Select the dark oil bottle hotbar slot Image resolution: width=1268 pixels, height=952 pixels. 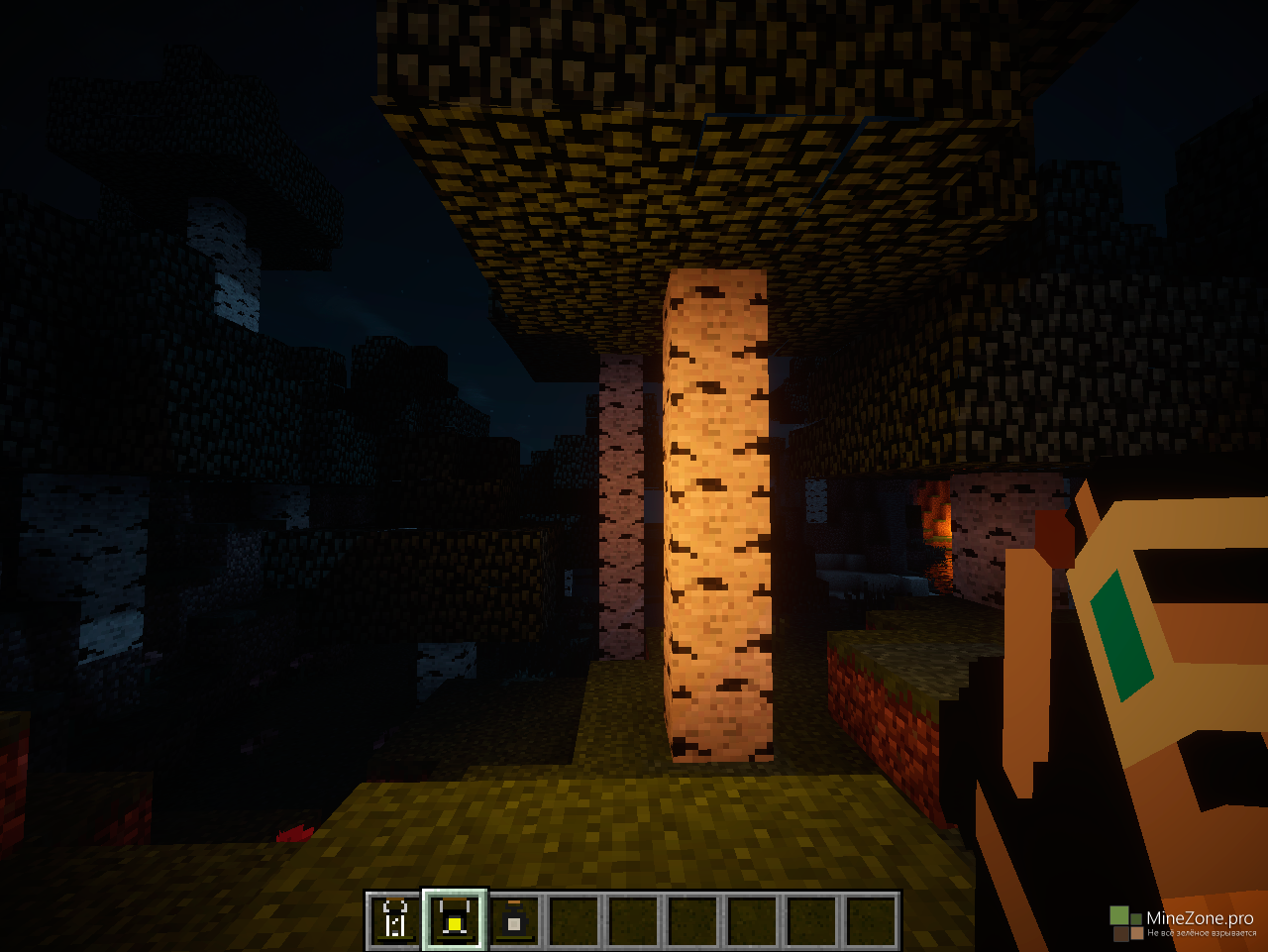tap(513, 920)
